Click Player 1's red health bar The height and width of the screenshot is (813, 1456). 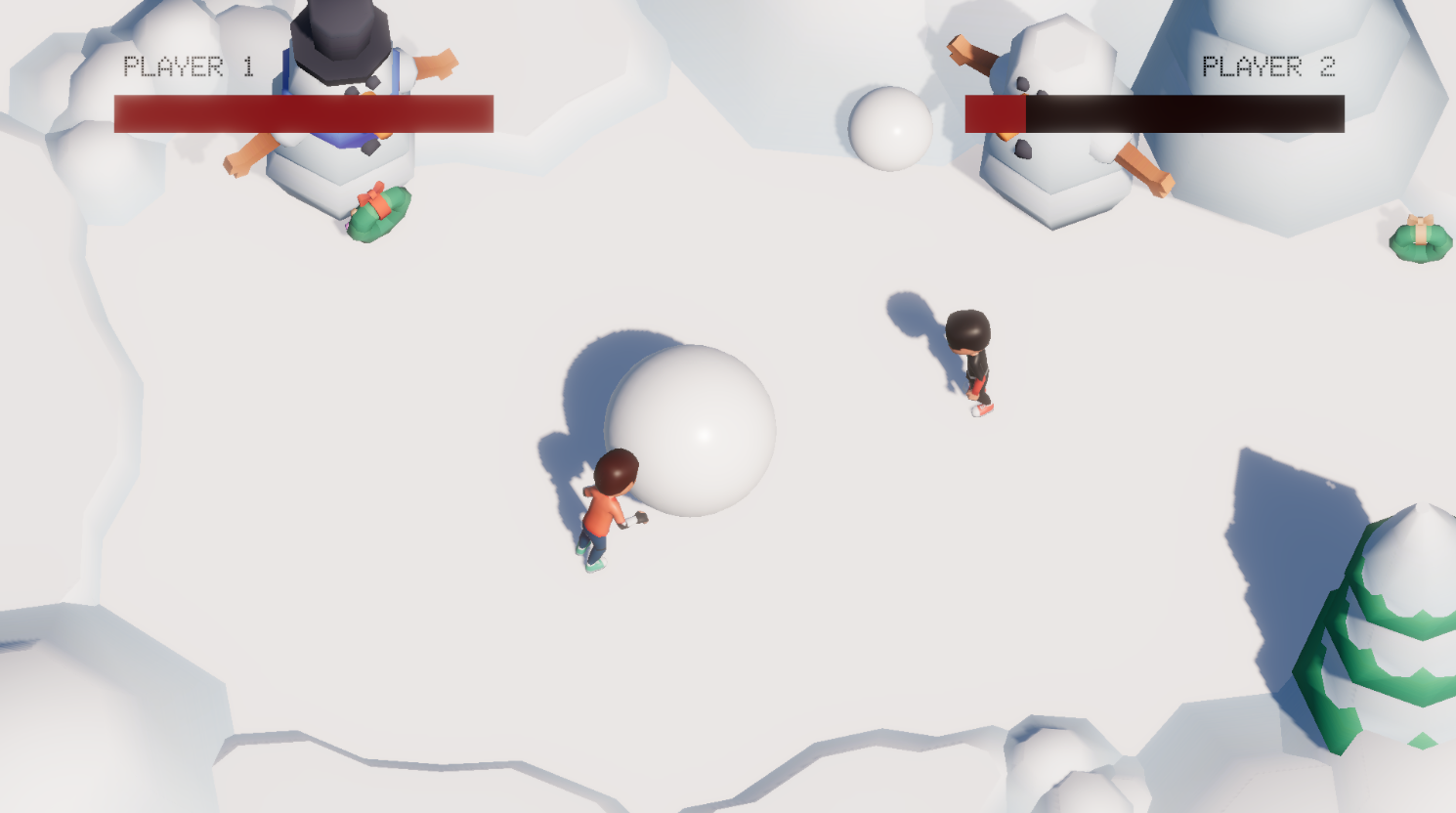coord(303,110)
